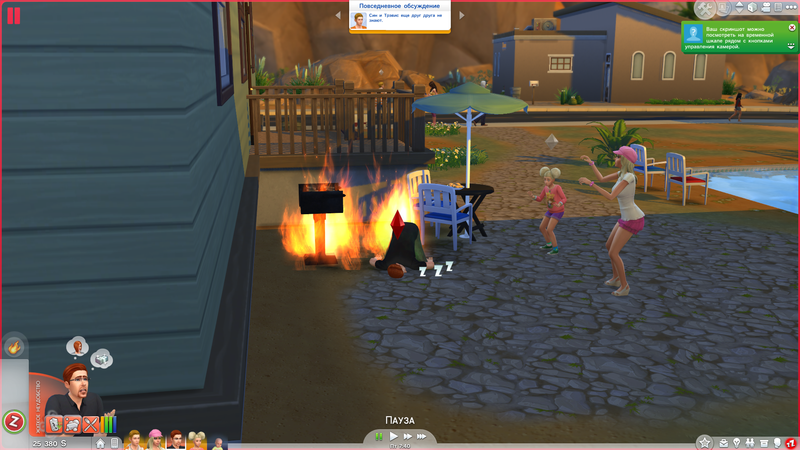Viewport: 800px width, 450px height.
Task: Select the pigtailed blonde girl household portrait
Action: coord(197,440)
